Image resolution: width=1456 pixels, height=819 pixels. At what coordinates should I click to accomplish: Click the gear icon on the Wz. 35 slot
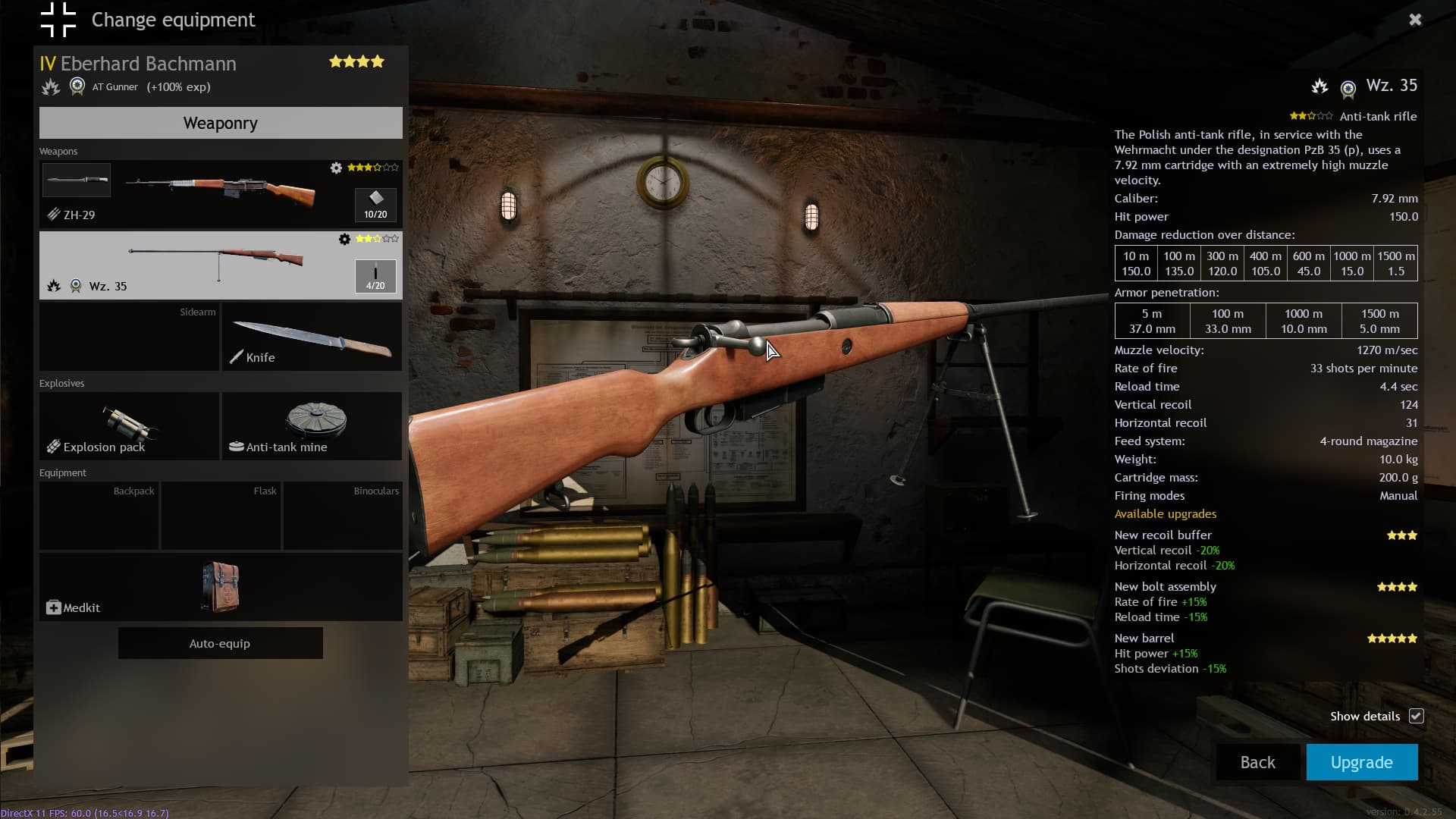click(344, 239)
